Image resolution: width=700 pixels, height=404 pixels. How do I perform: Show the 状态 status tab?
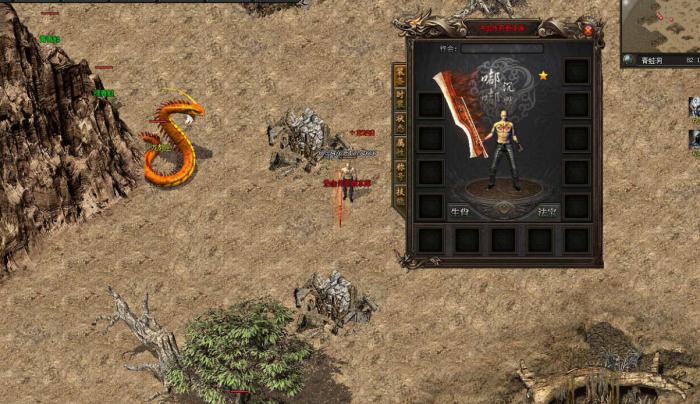click(x=400, y=124)
